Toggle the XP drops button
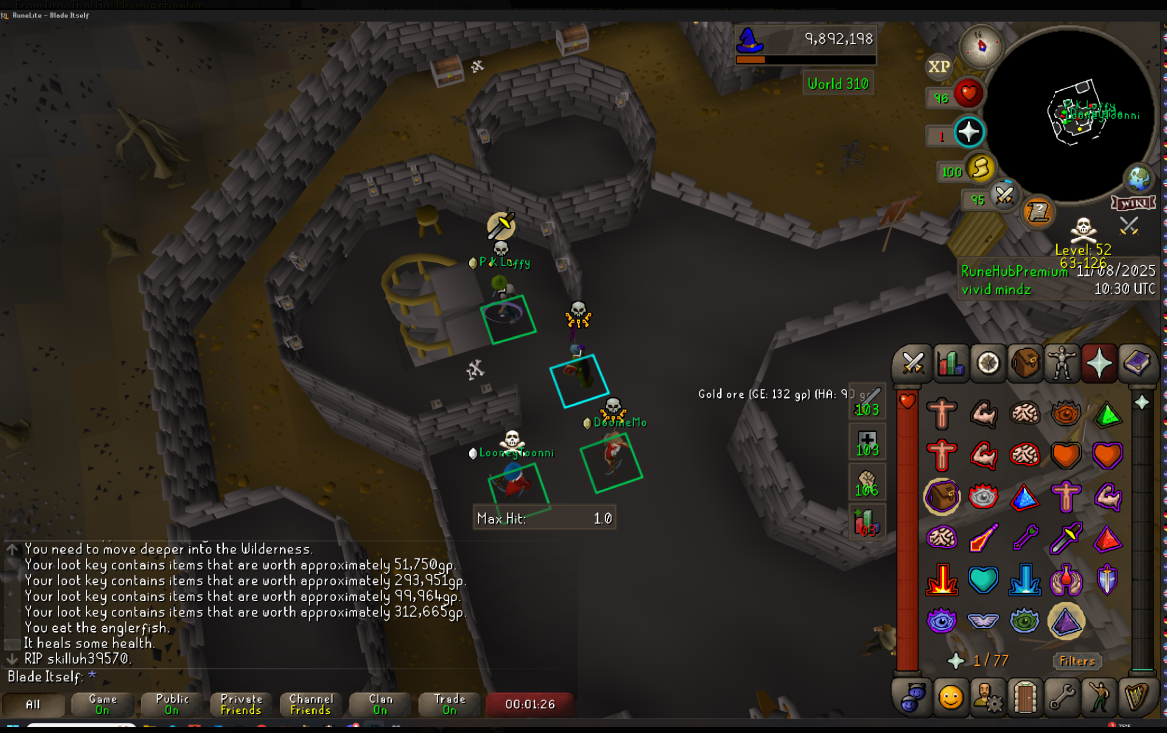 tap(939, 67)
